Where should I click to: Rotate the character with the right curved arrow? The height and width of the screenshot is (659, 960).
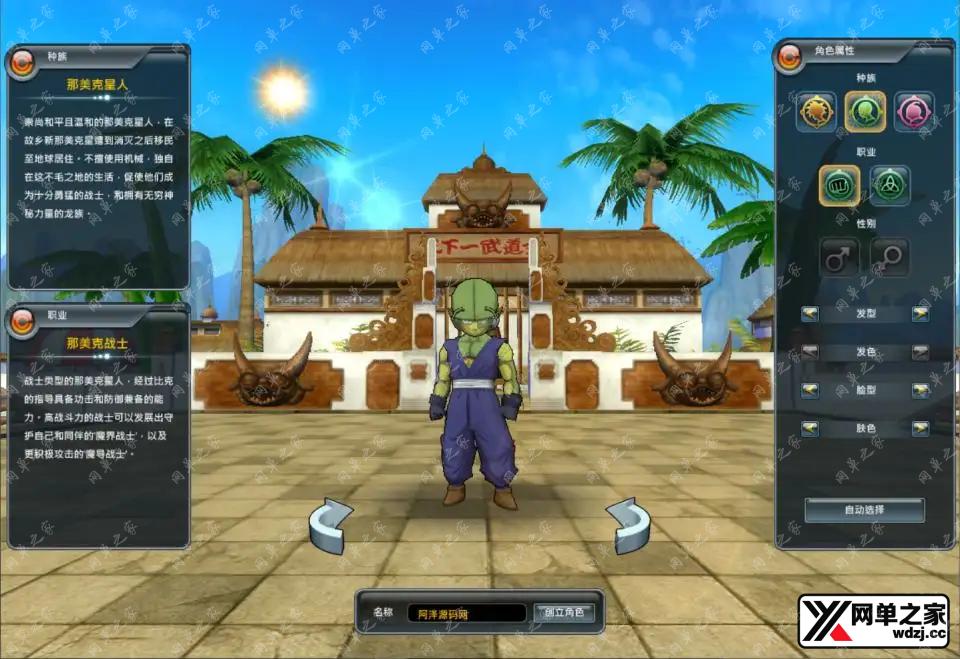tap(629, 525)
